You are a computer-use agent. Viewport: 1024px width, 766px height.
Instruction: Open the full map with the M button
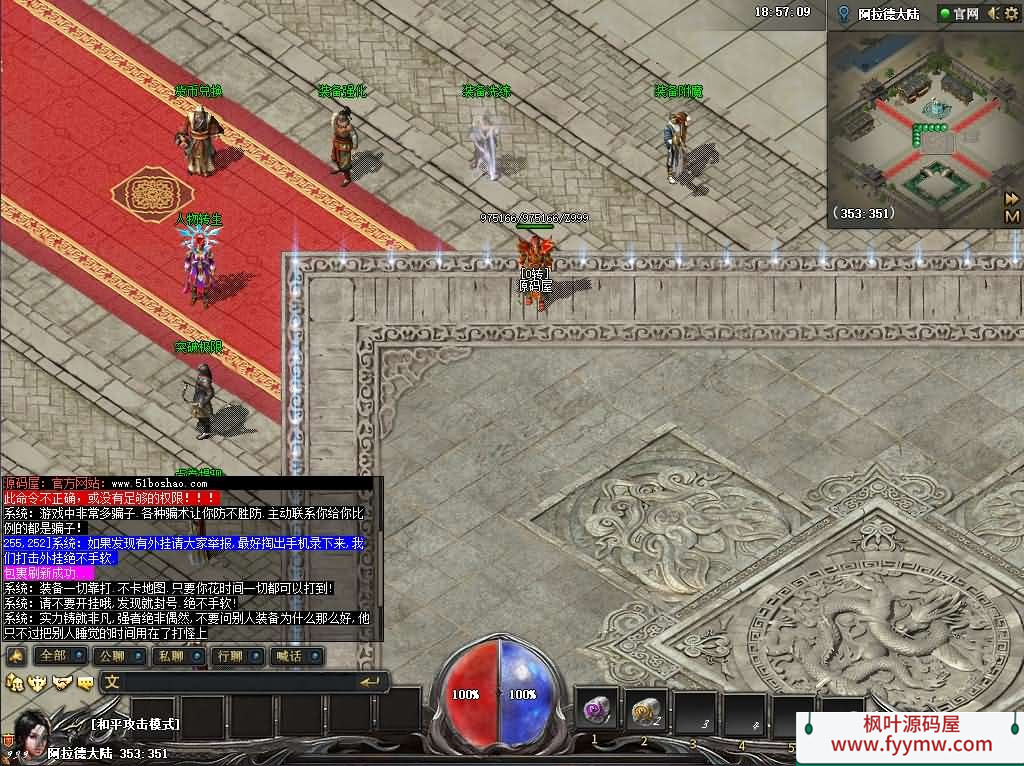click(x=1012, y=216)
